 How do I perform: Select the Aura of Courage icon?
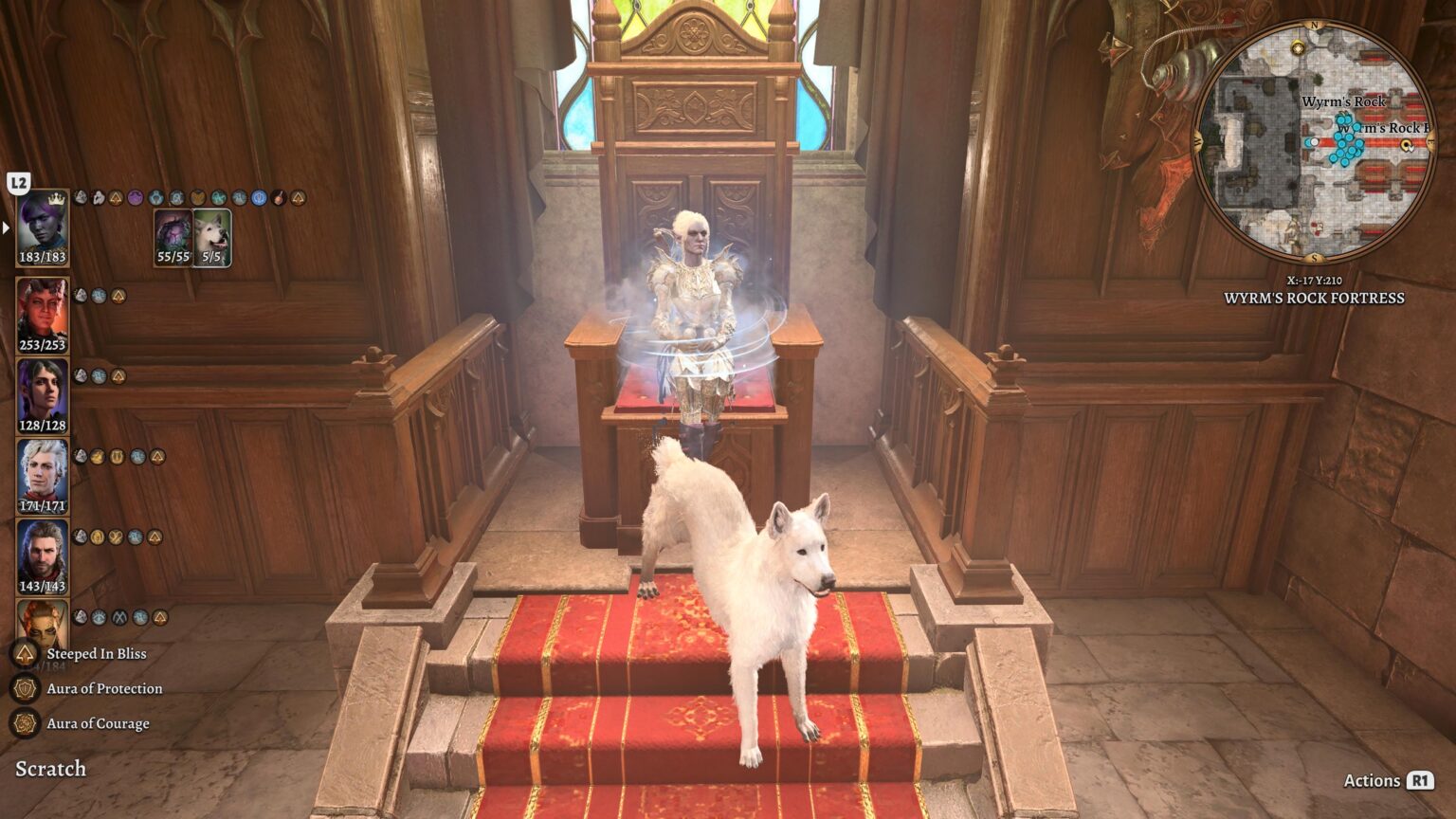[25, 723]
